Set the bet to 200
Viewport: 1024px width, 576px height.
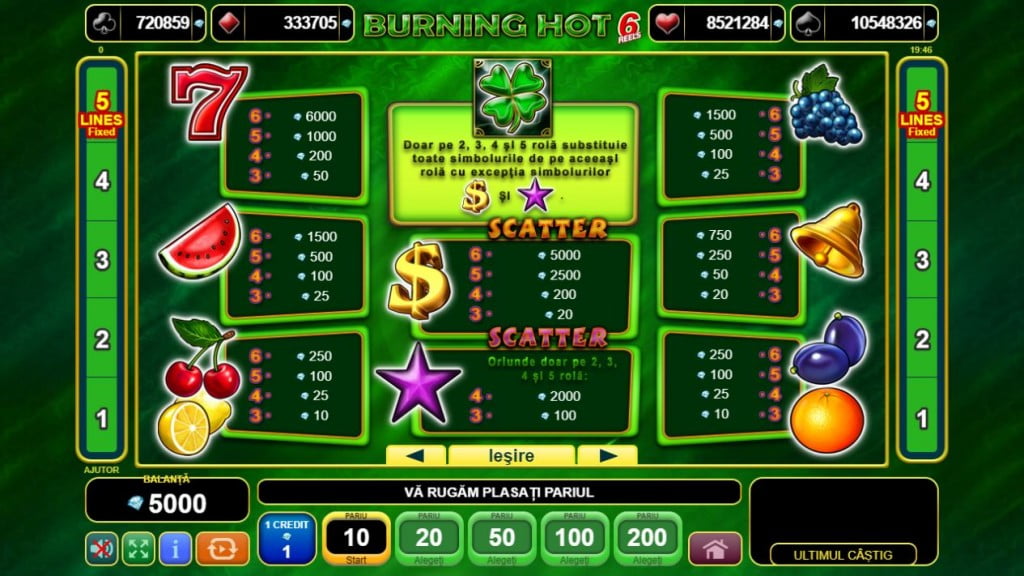[647, 539]
